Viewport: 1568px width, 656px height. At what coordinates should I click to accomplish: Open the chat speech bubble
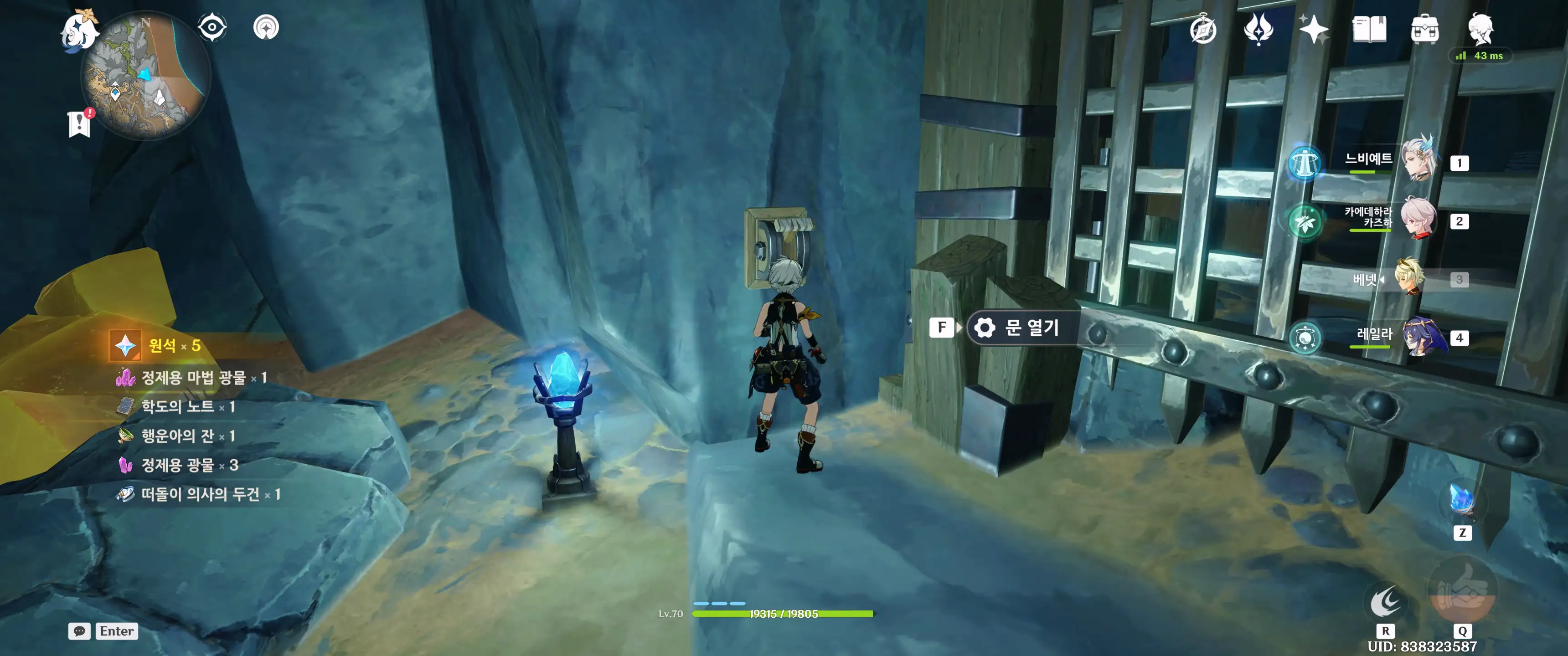[x=79, y=631]
